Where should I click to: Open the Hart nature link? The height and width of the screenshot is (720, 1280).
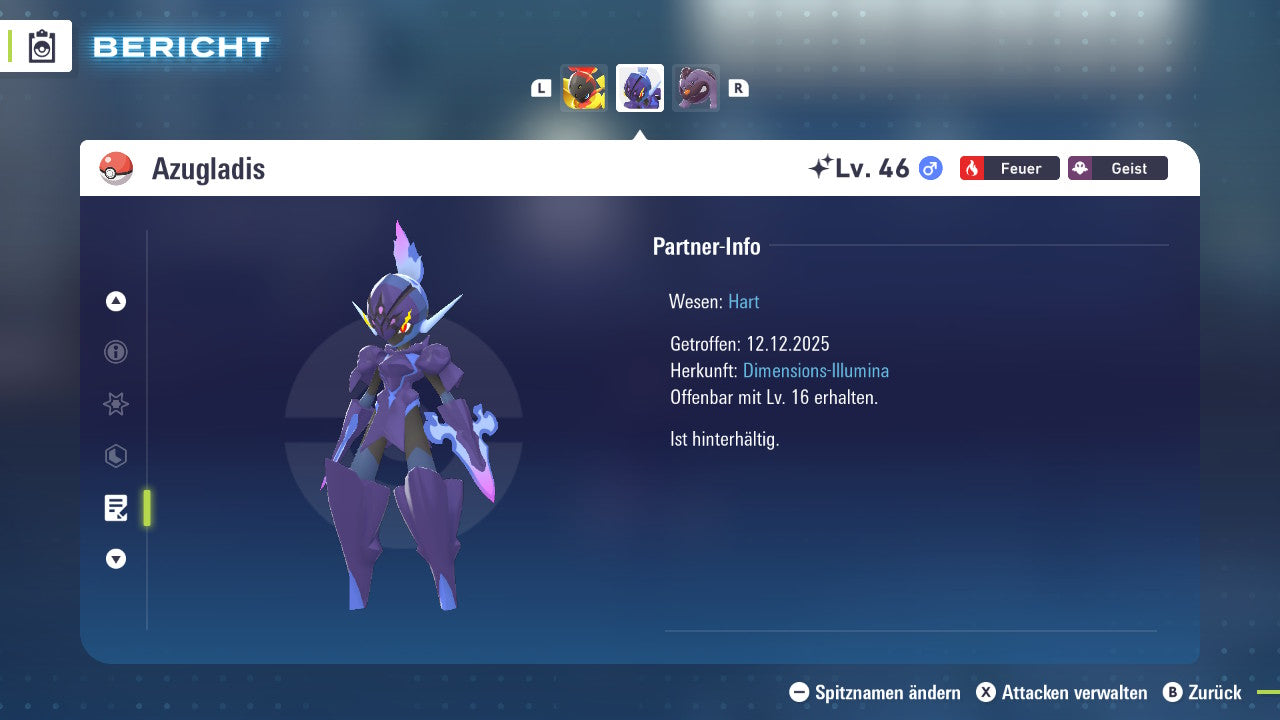point(743,301)
